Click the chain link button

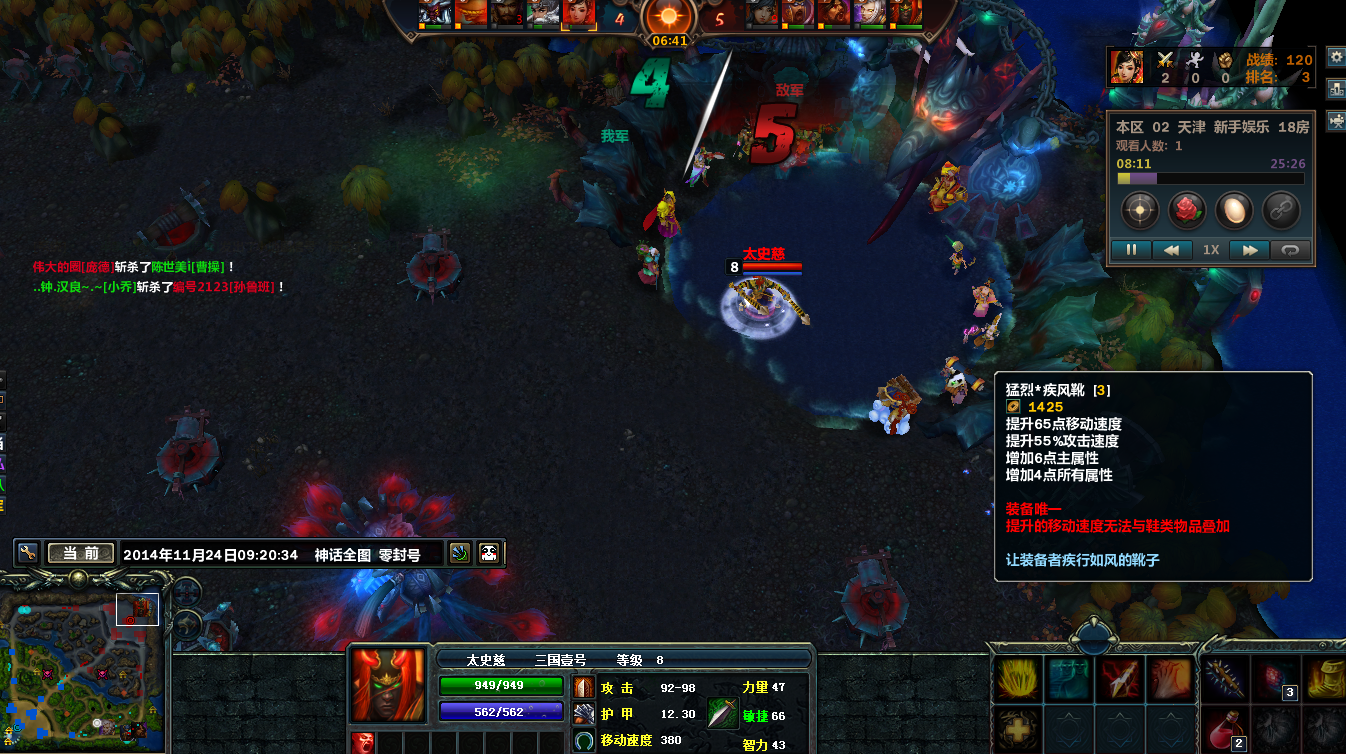tap(1281, 210)
